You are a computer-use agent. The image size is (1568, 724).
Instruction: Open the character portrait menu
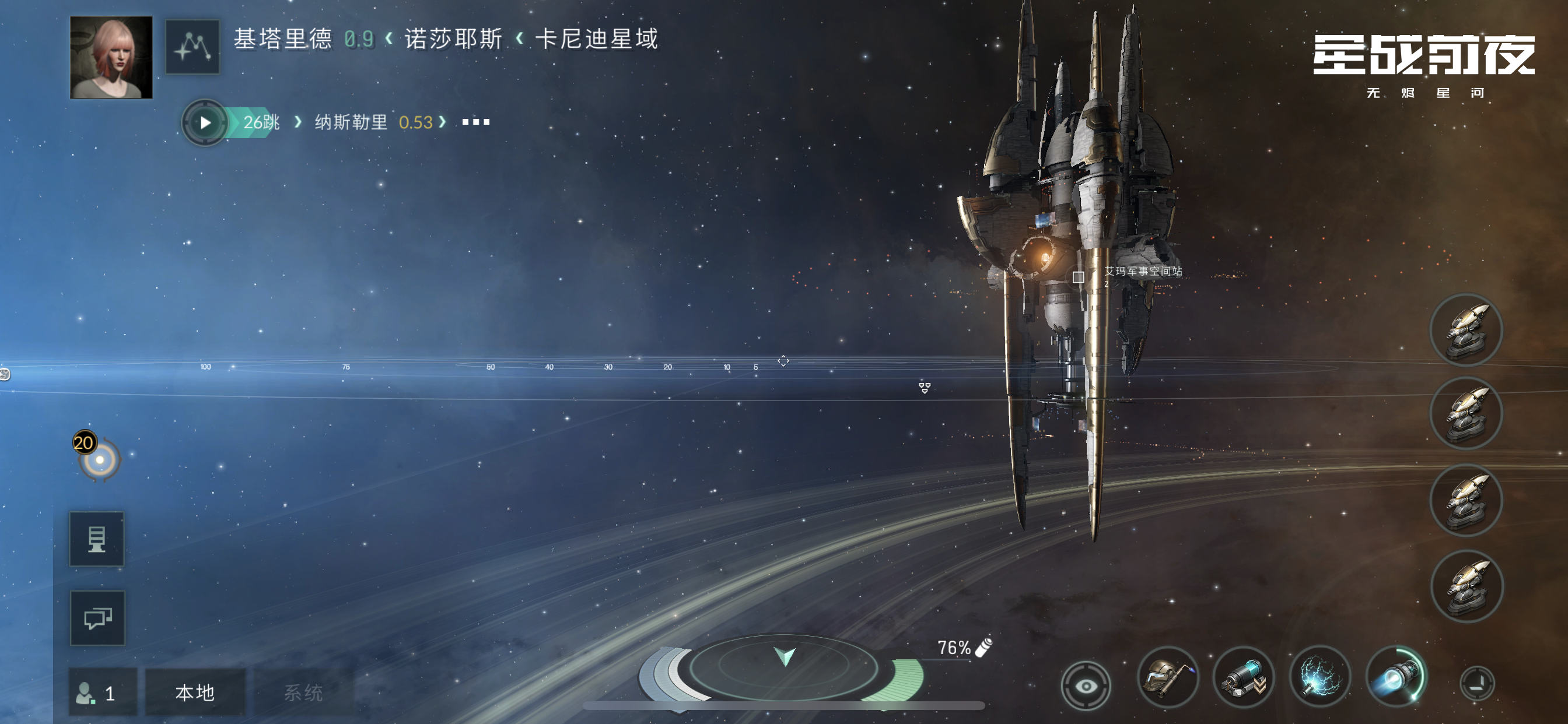coord(111,58)
